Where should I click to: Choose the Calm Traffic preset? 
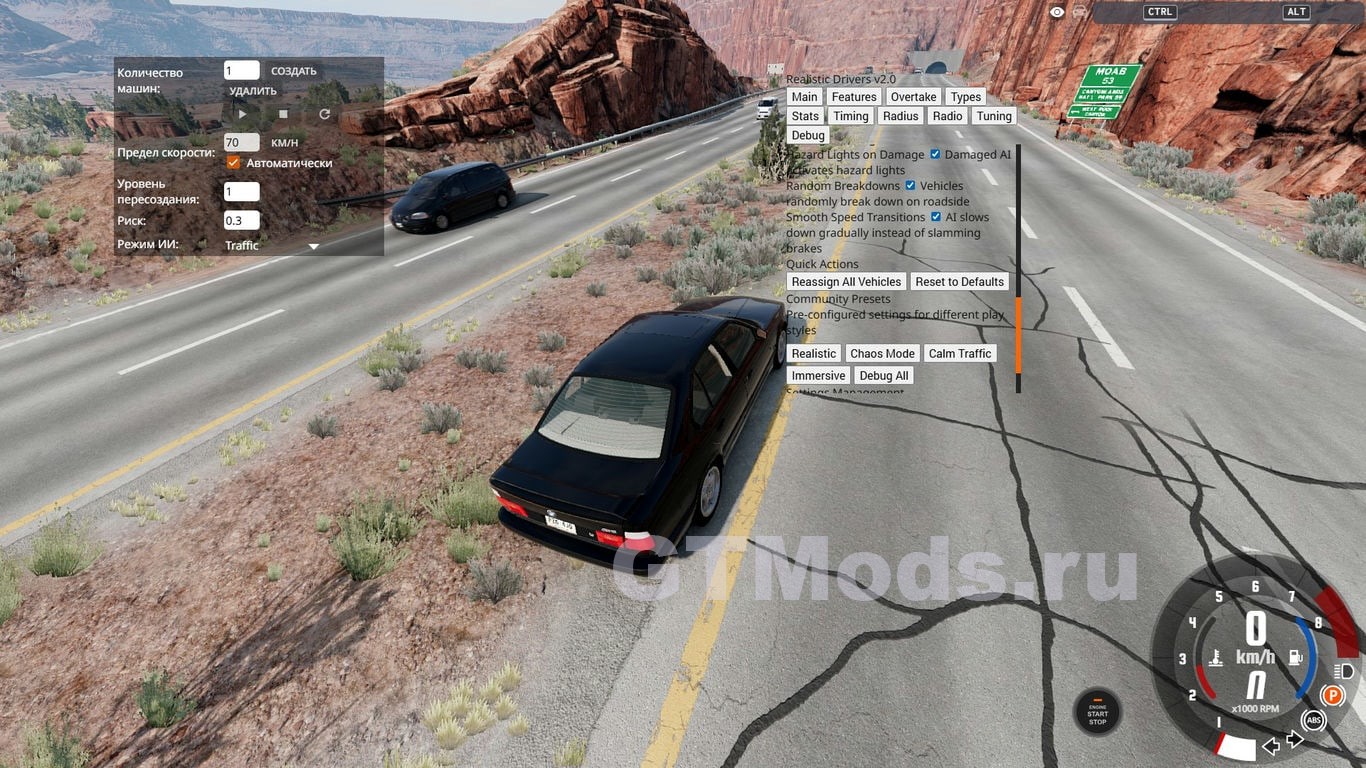960,354
